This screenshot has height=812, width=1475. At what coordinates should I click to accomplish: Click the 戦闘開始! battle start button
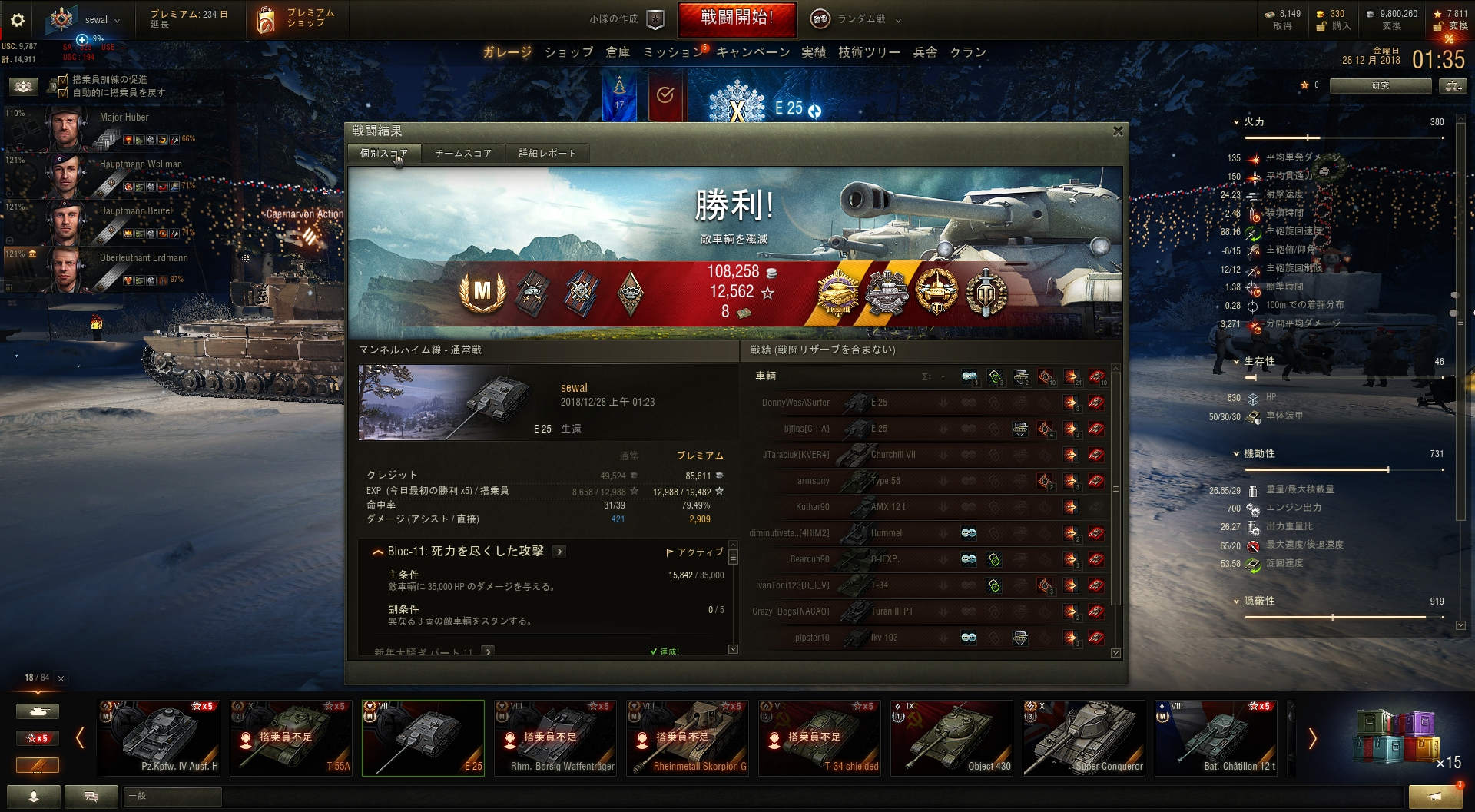click(x=737, y=18)
